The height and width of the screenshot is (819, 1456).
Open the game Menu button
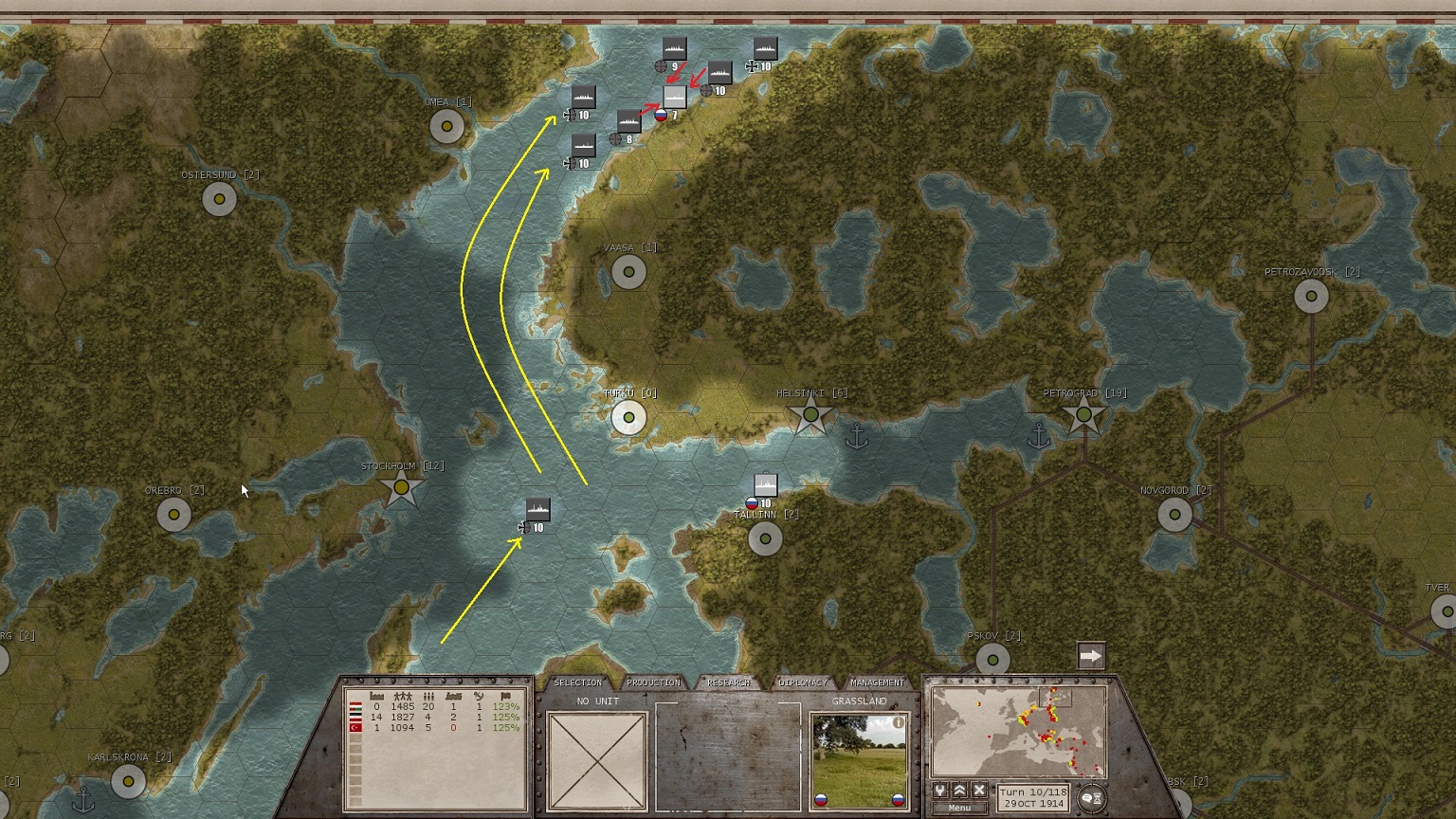click(959, 808)
